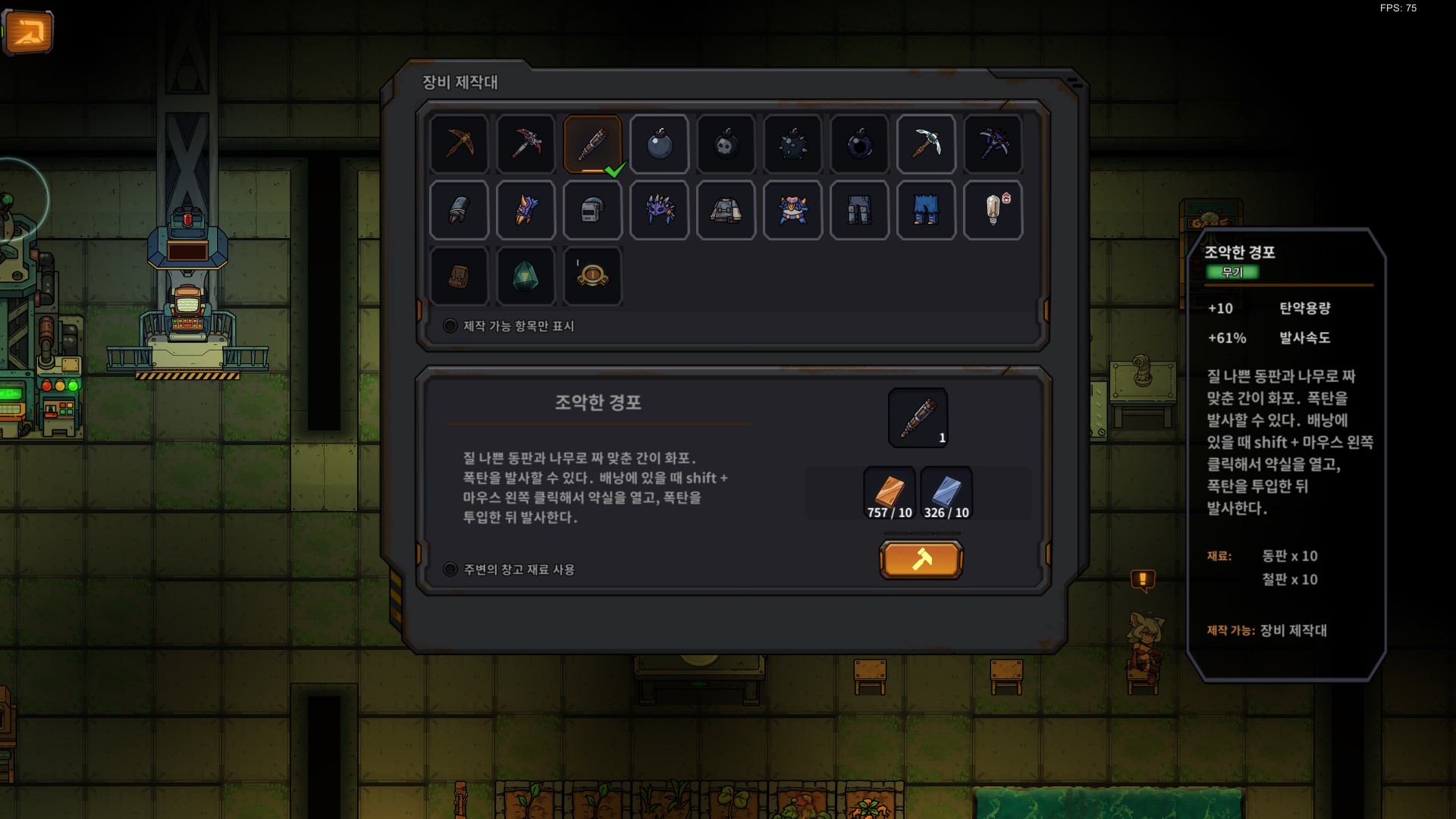The width and height of the screenshot is (1456, 819).
Task: Craft the item with the hammer button
Action: (x=921, y=560)
